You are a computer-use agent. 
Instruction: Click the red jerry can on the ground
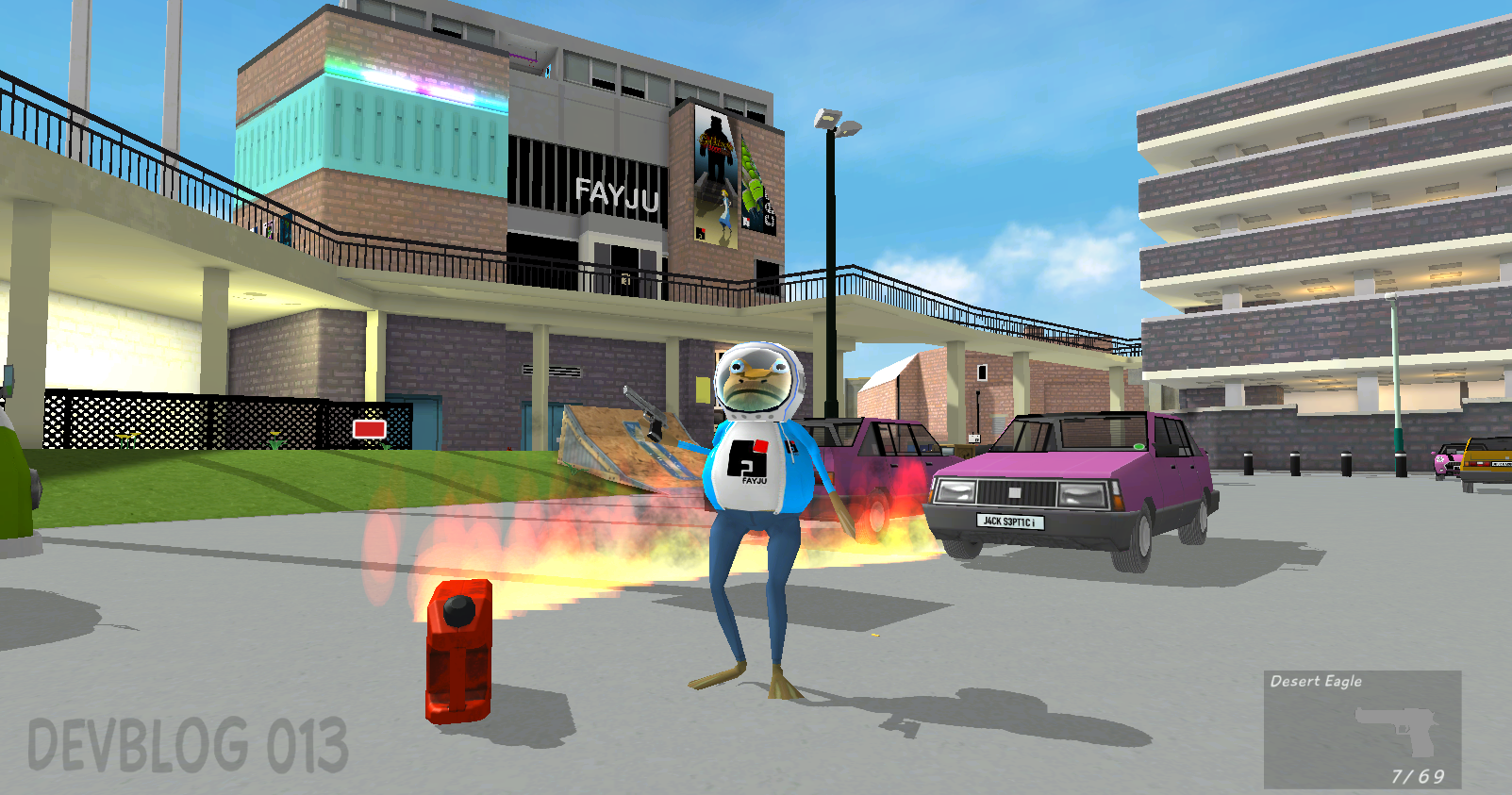pos(459,651)
